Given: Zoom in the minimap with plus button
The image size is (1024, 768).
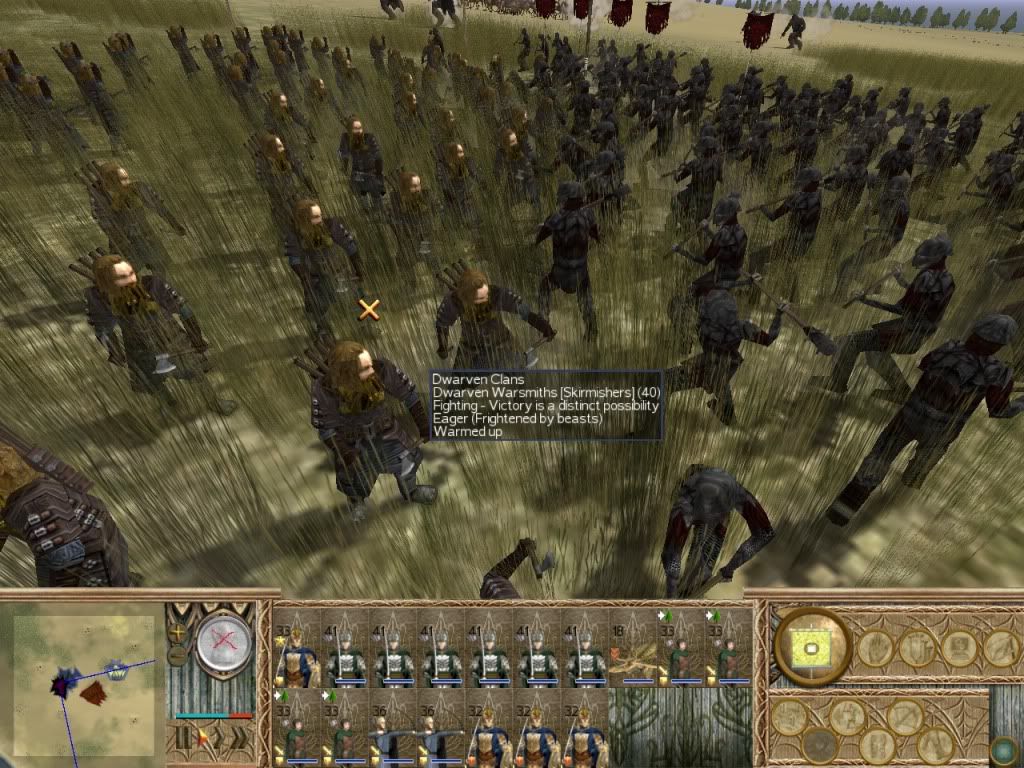Looking at the screenshot, I should pos(179,632).
